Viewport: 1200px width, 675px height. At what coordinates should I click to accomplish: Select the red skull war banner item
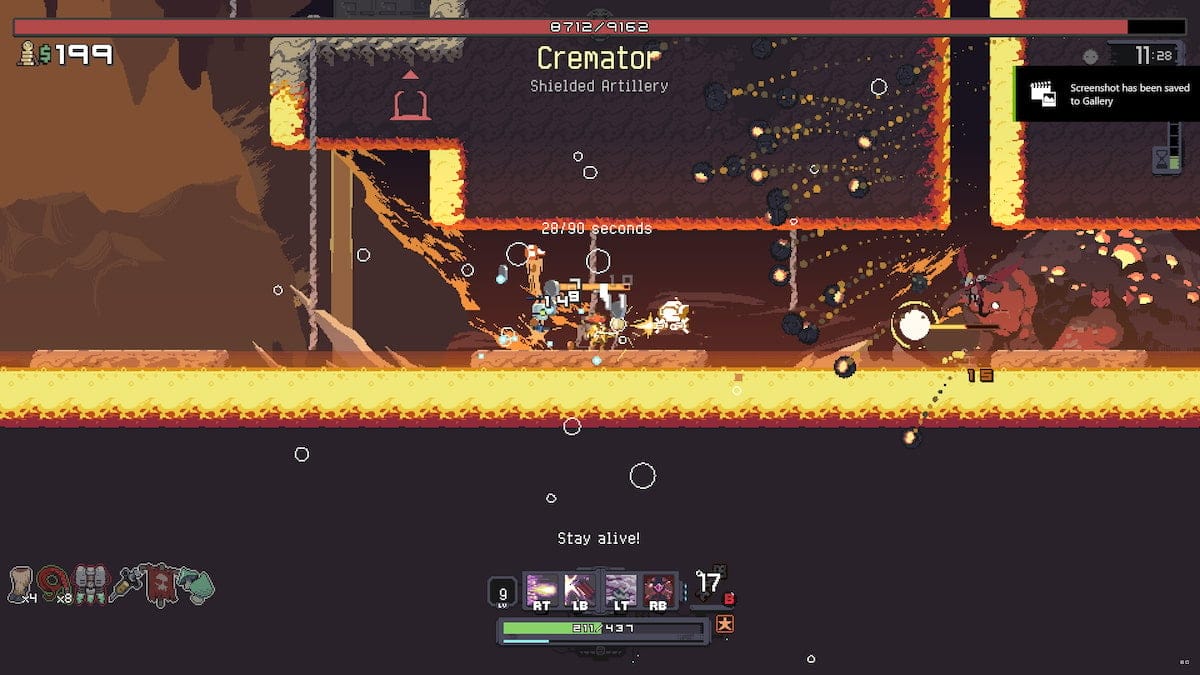160,583
